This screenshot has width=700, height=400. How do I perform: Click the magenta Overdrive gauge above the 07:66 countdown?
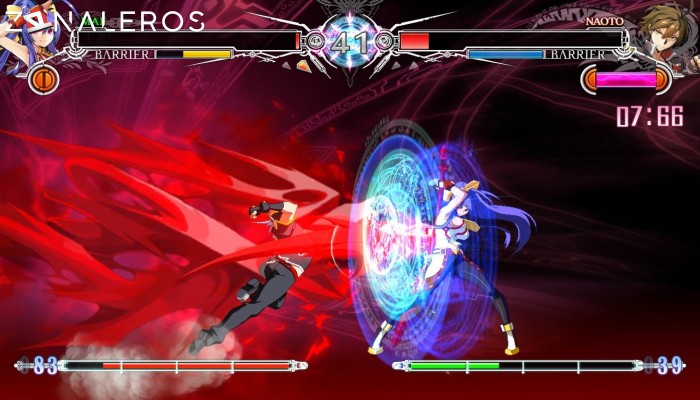(x=626, y=79)
